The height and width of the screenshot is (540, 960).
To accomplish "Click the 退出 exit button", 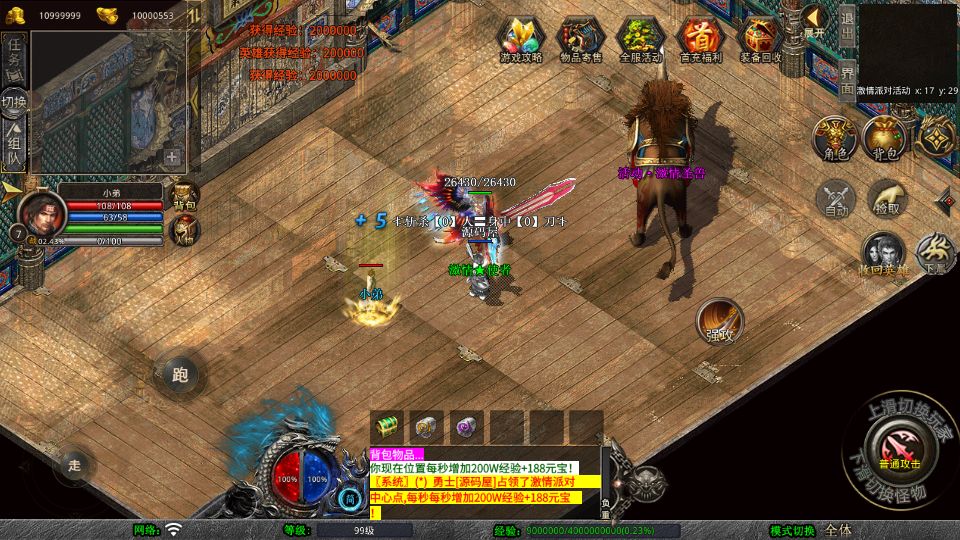I will pos(847,26).
